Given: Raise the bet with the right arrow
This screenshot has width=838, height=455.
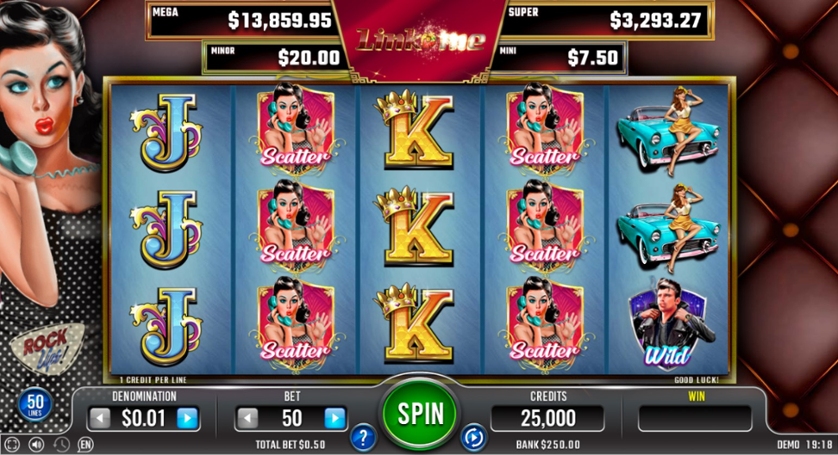Looking at the screenshot, I should pyautogui.click(x=335, y=418).
